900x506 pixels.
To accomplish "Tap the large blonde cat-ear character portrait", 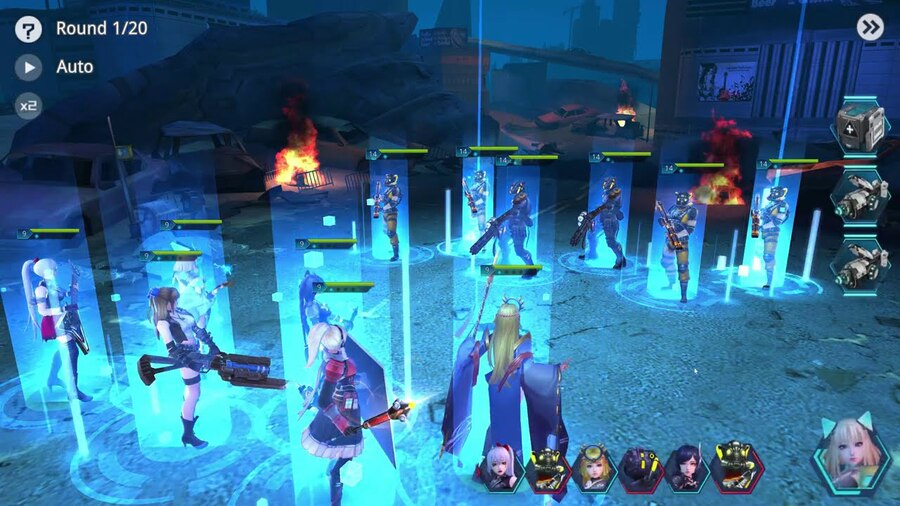I will tap(851, 454).
